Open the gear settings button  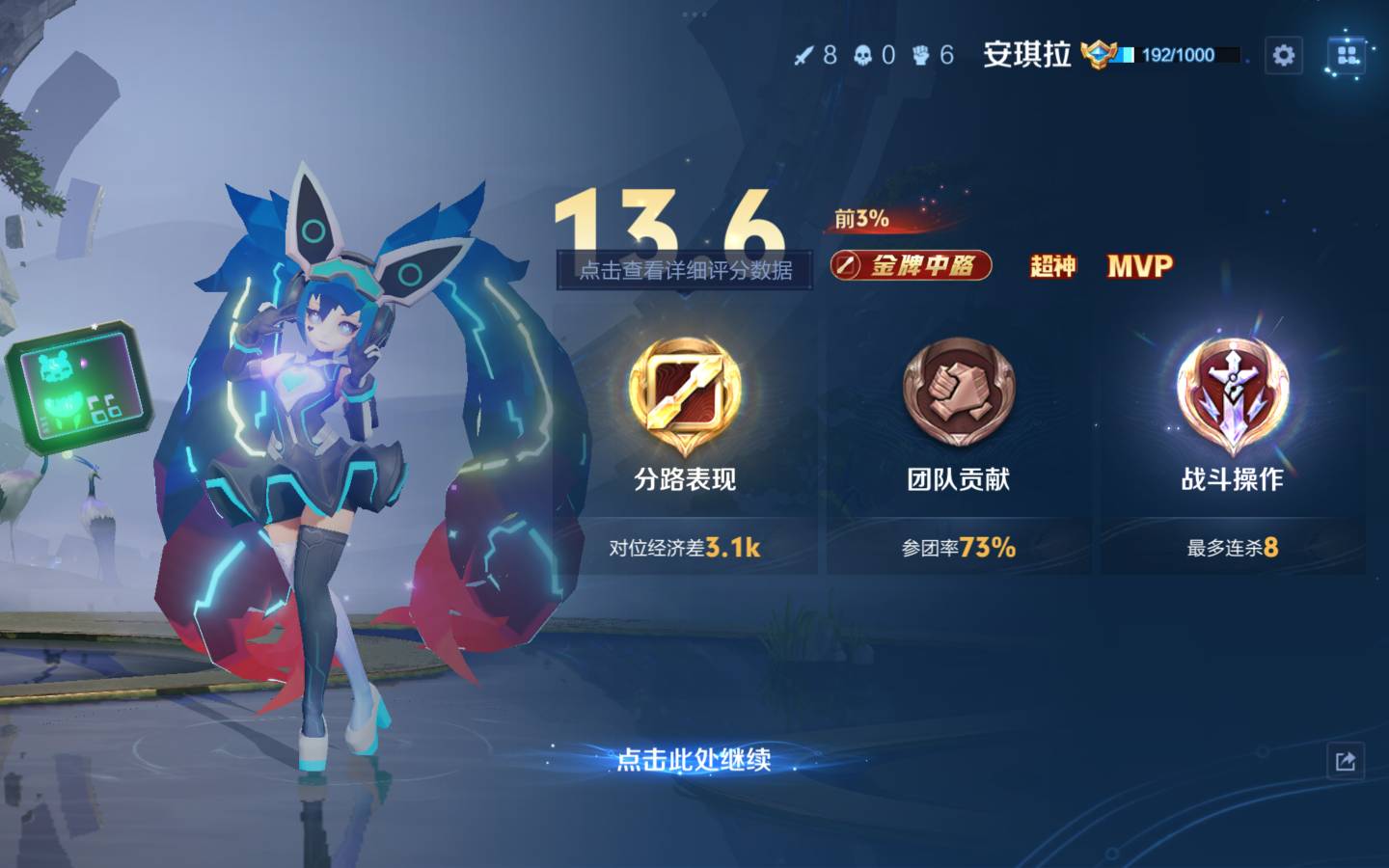1283,55
